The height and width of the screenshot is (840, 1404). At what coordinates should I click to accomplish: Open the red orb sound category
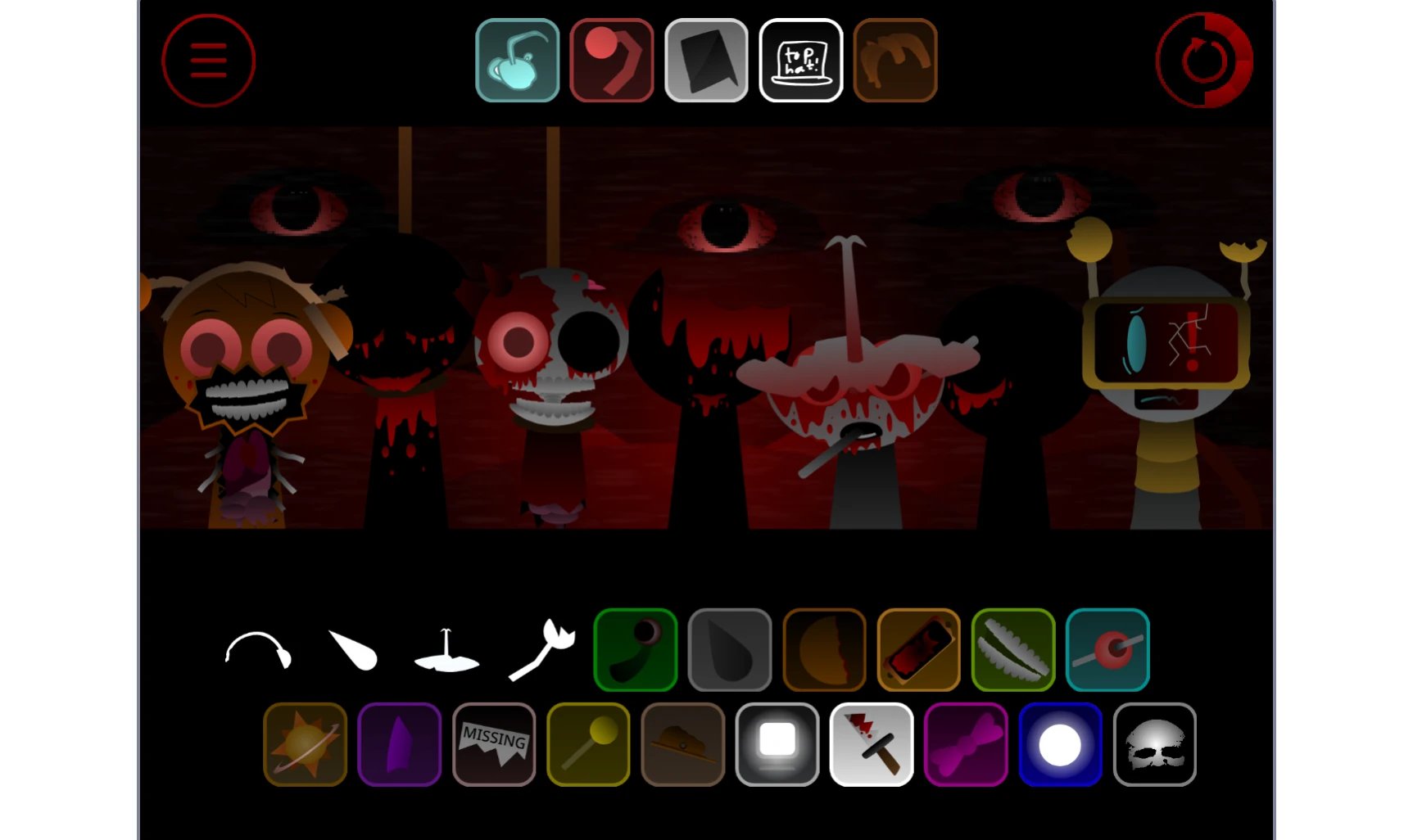coord(611,60)
